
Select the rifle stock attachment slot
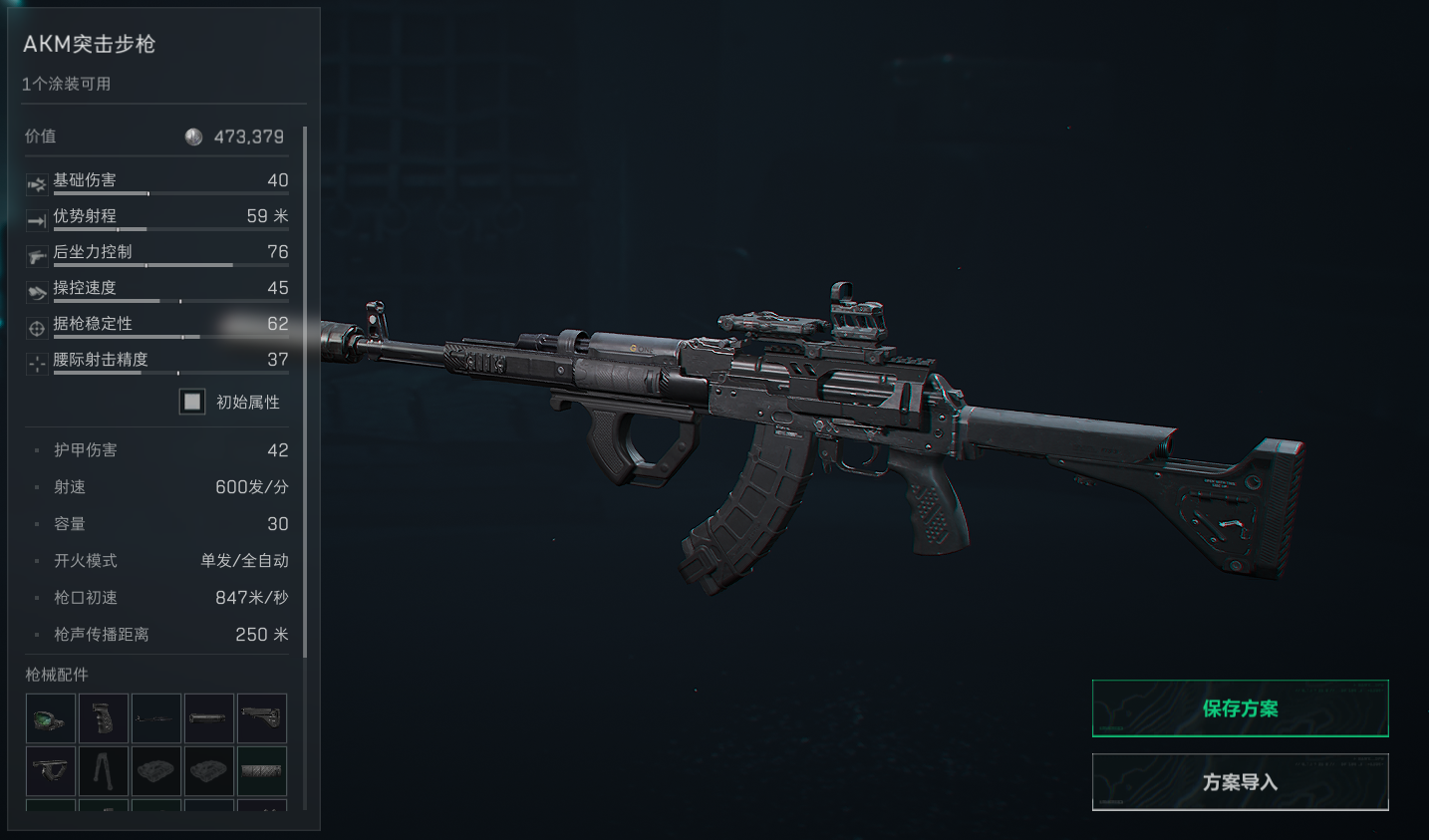click(261, 718)
